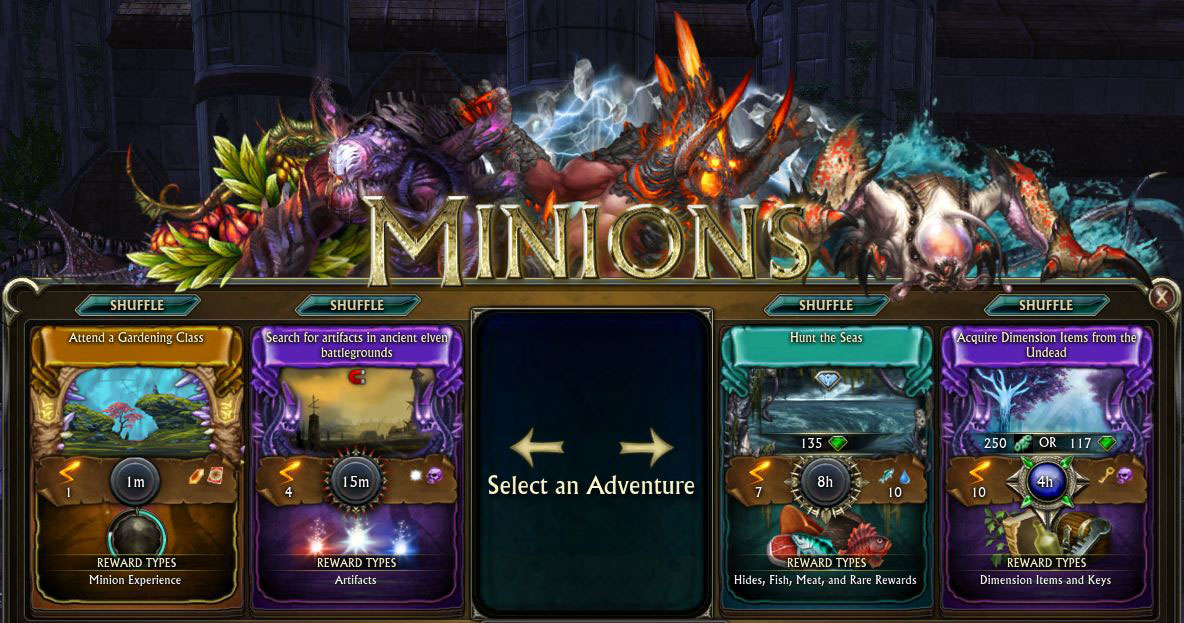1184x623 pixels.
Task: Start the 1m gardening adventure timer button
Action: pos(135,481)
